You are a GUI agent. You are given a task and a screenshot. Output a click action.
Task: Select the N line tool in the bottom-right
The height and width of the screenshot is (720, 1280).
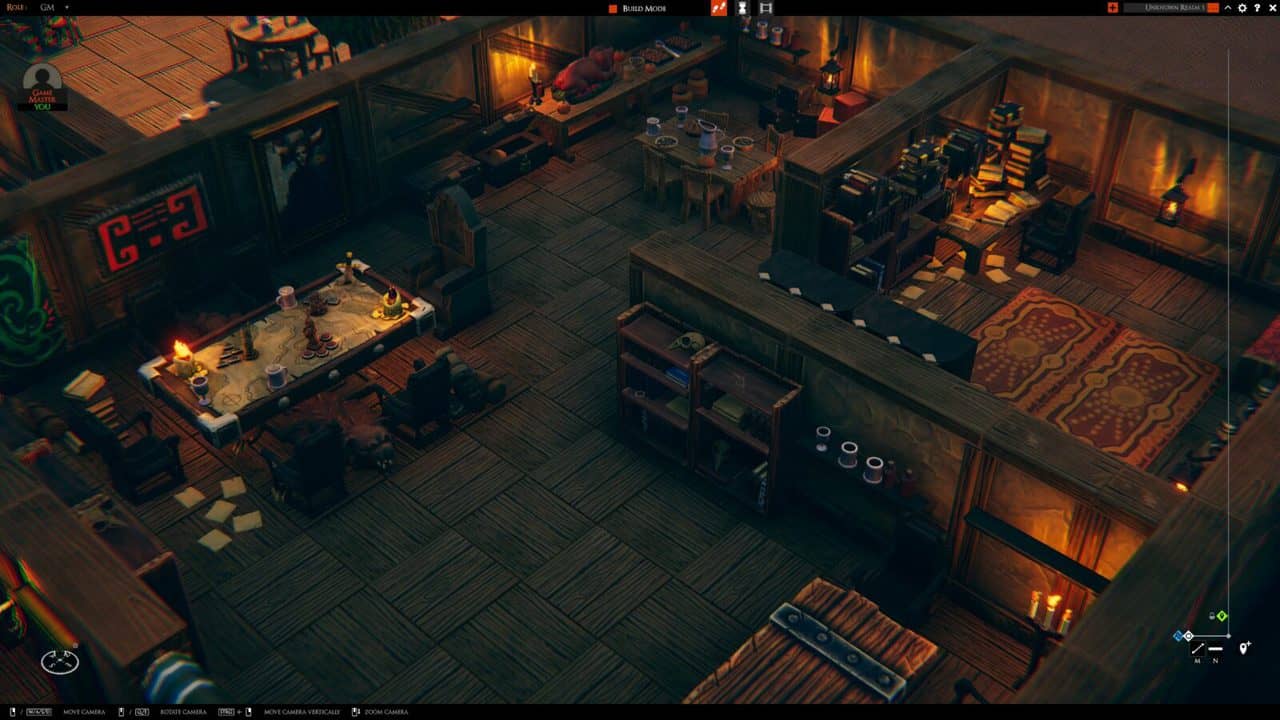[1215, 648]
